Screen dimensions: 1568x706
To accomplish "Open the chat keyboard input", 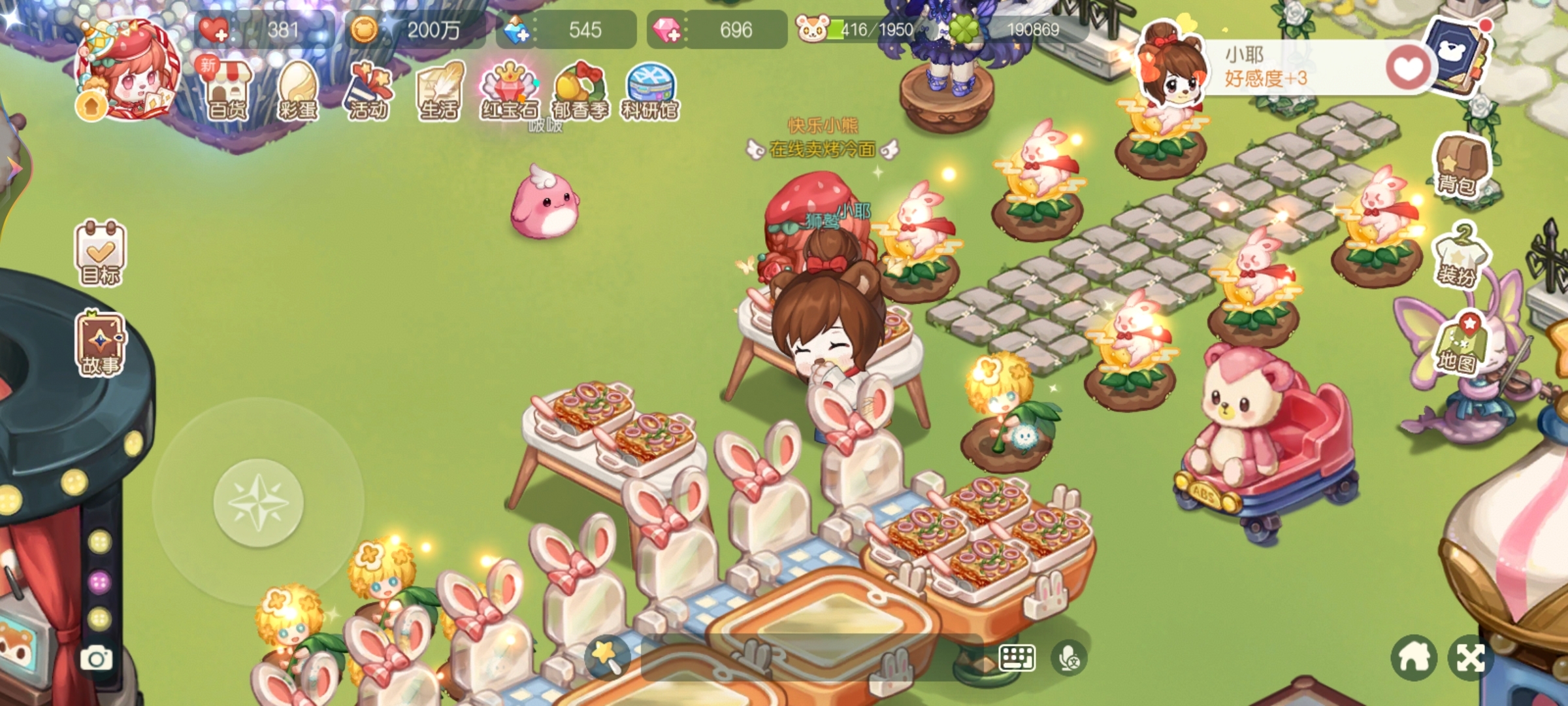I will [x=1016, y=658].
